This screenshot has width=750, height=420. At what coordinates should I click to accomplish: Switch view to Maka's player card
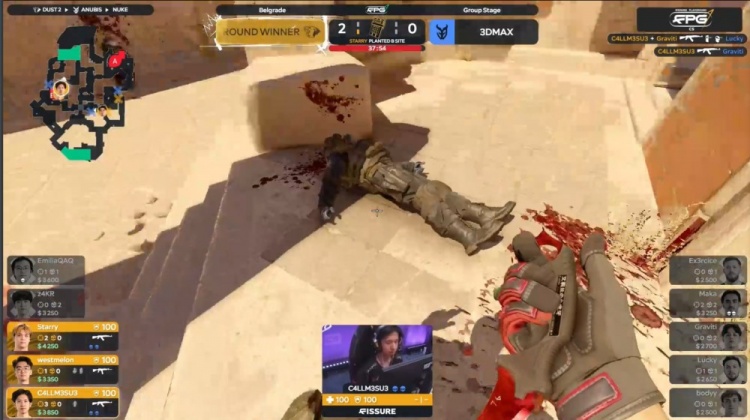[x=707, y=303]
